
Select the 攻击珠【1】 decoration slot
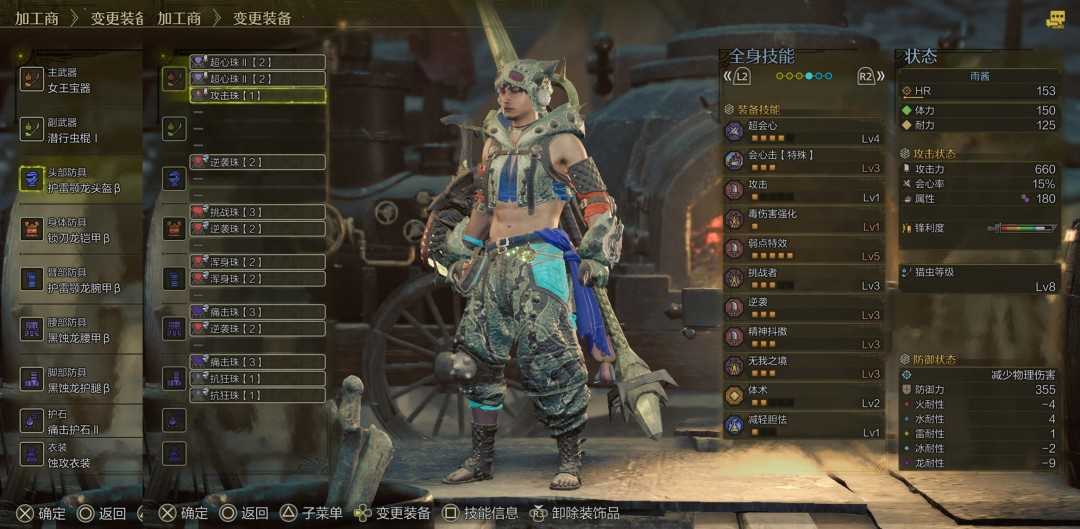click(257, 95)
